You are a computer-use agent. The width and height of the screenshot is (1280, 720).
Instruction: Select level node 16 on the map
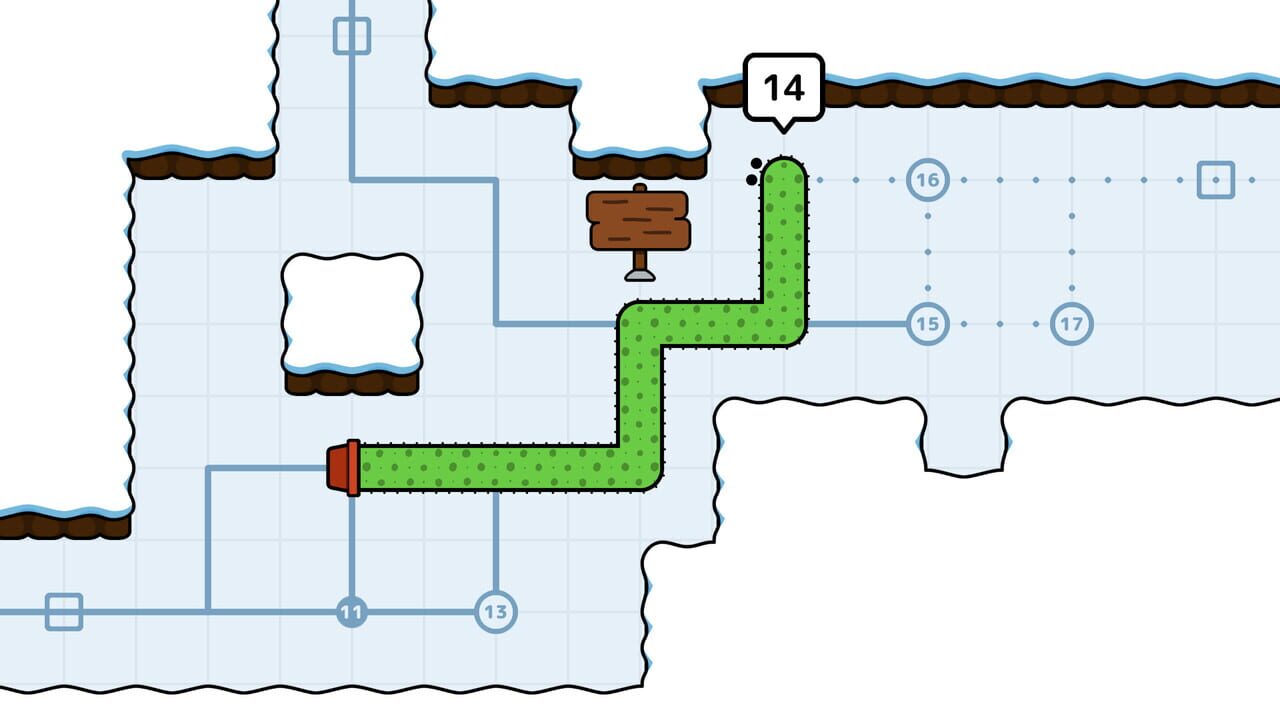tap(927, 180)
